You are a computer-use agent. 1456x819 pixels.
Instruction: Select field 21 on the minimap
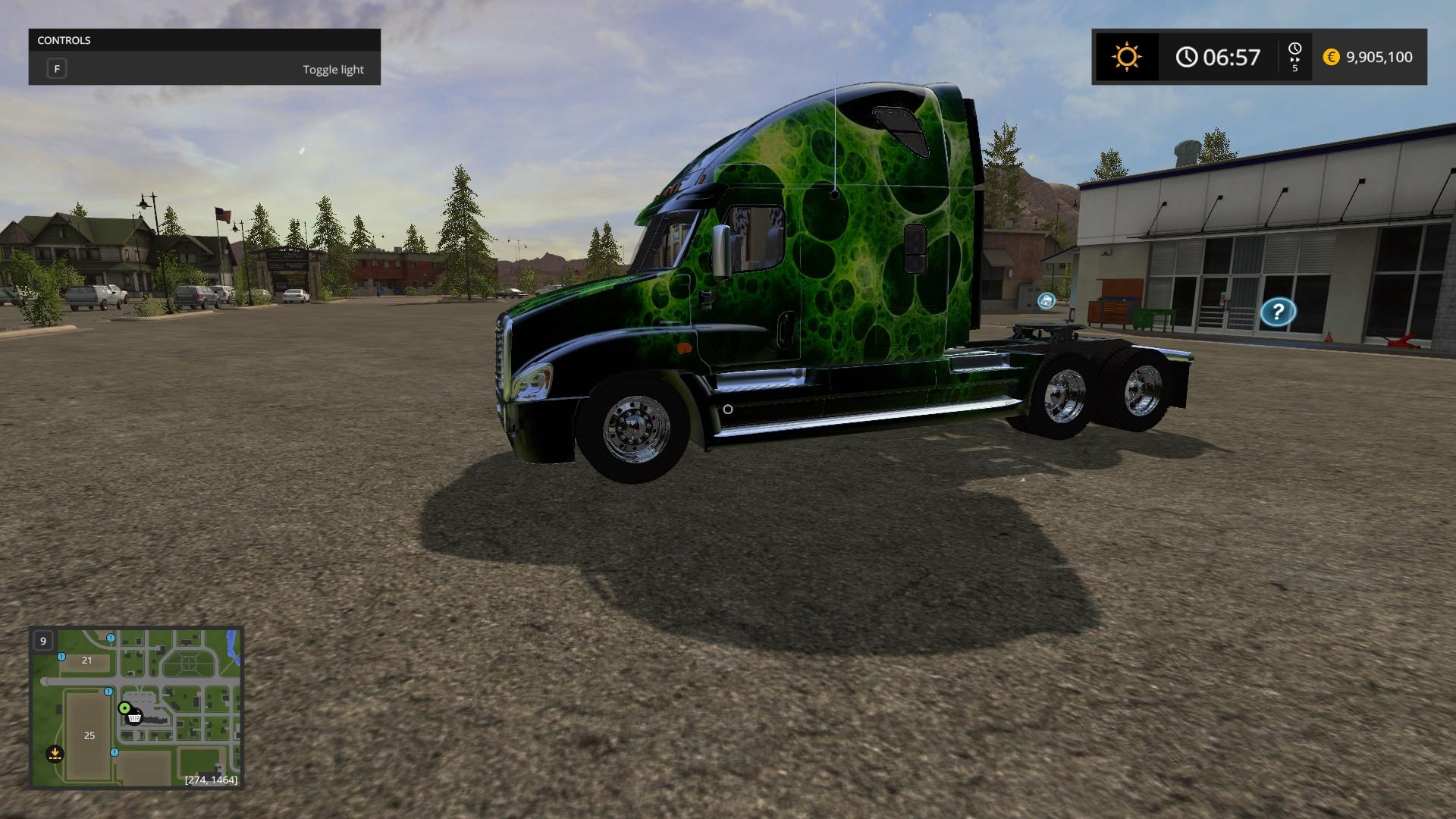pyautogui.click(x=86, y=661)
